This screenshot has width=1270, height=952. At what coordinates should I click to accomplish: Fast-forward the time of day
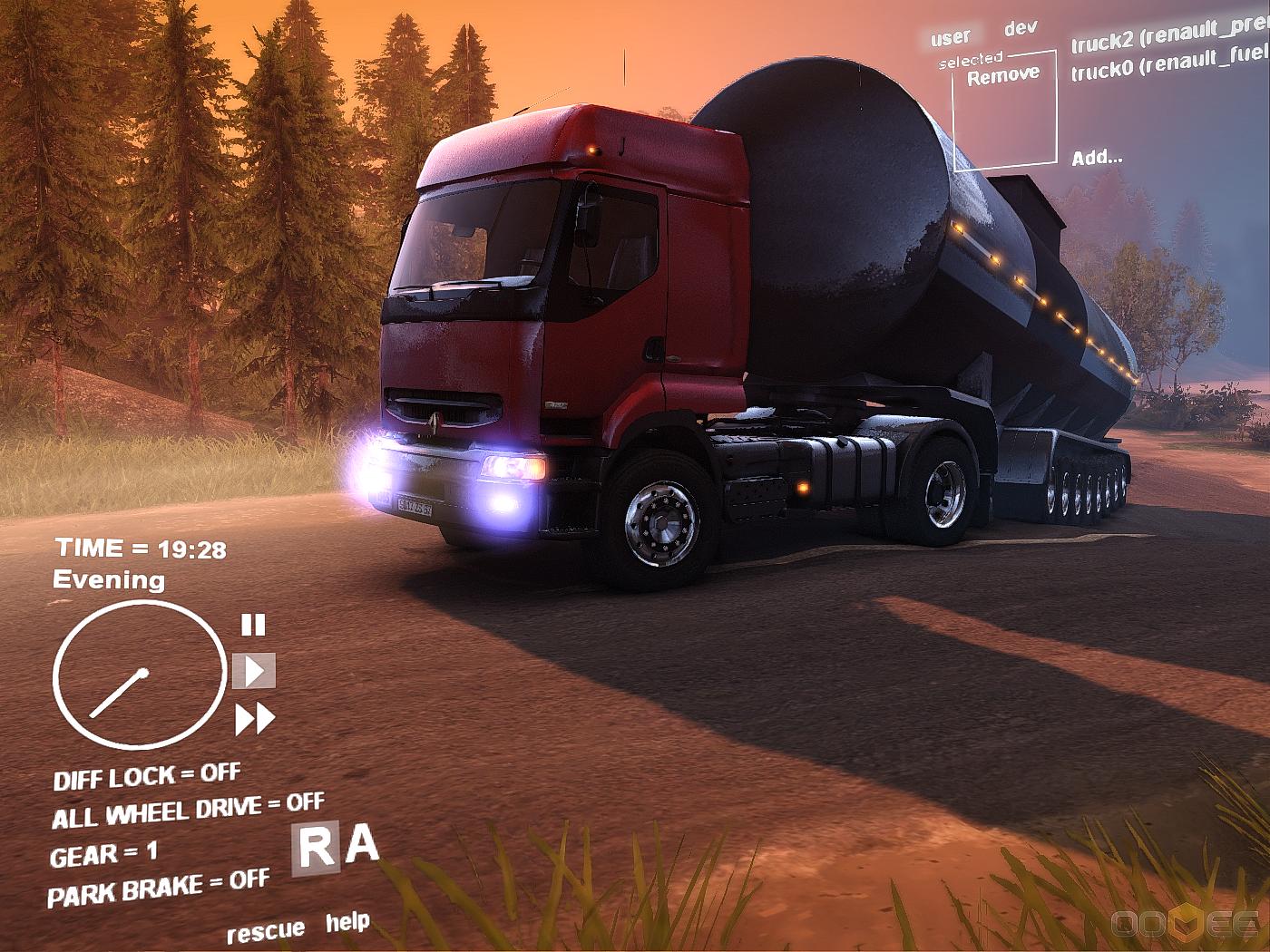pos(255,720)
